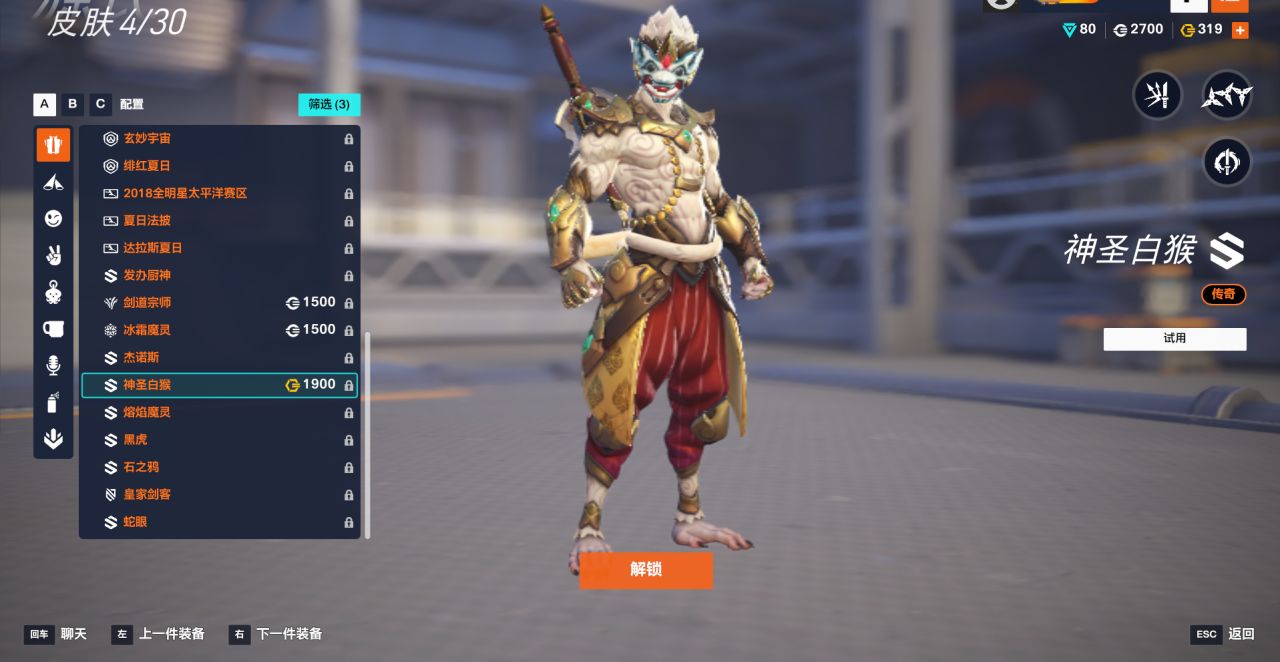Select the 绯红夏日 skin
Viewport: 1280px width, 662px height.
(x=147, y=166)
